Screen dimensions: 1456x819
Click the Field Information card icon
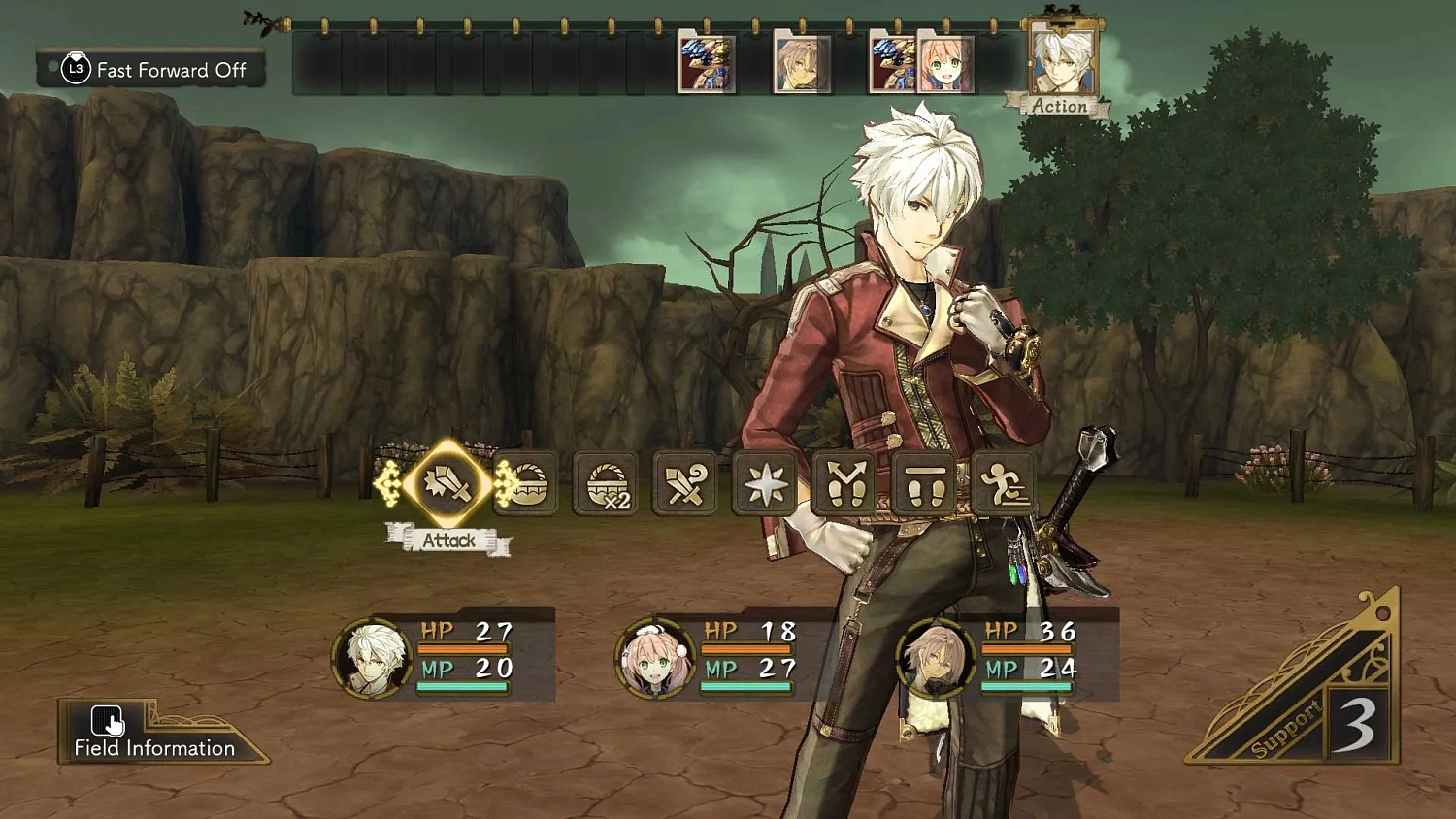tap(105, 722)
